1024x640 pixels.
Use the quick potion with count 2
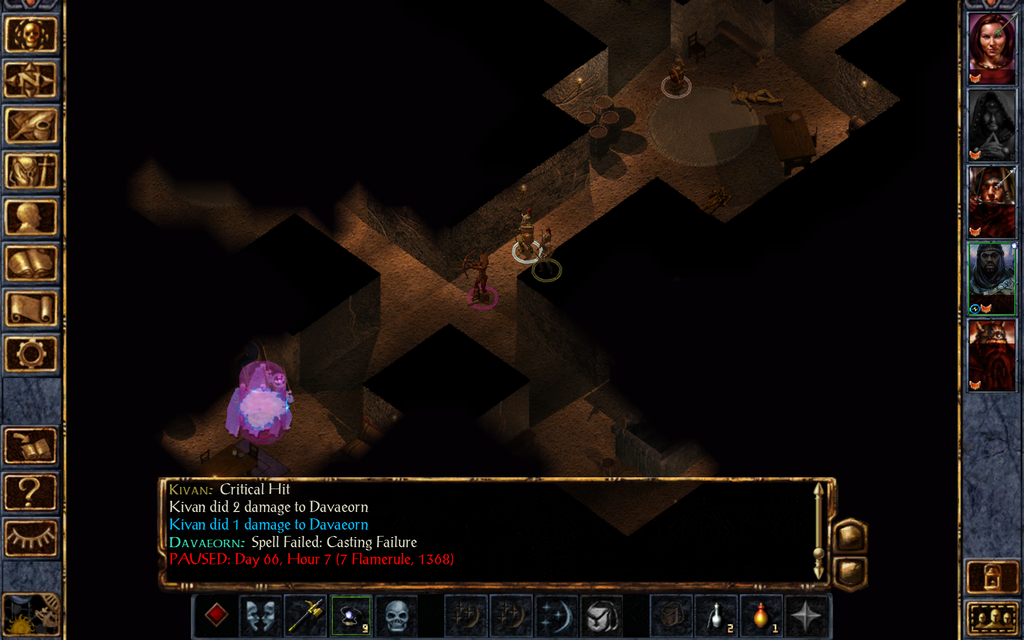point(715,615)
